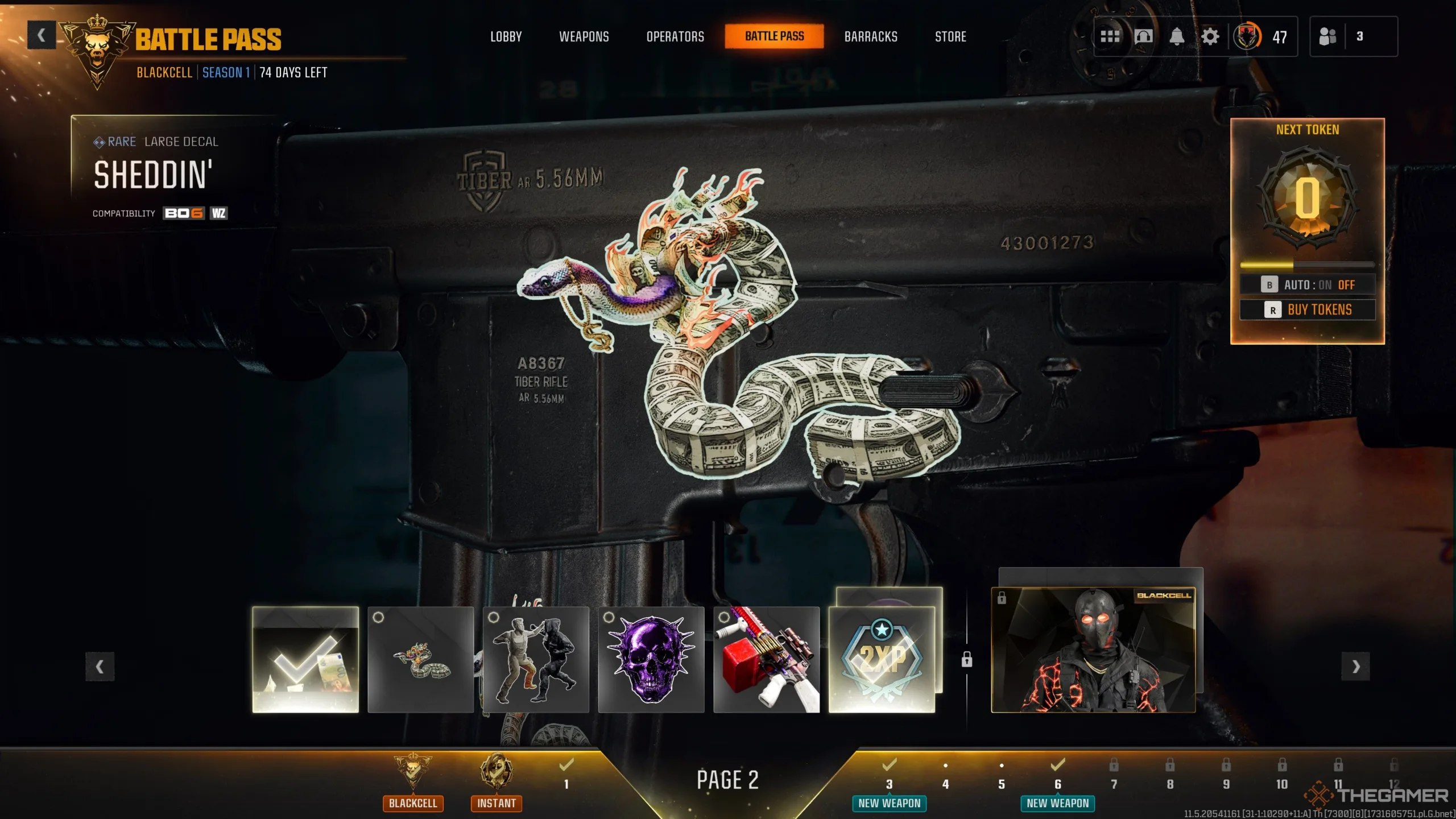Screen dimensions: 1456x819
Task: Click the headset chat channels icon
Action: [x=1144, y=36]
